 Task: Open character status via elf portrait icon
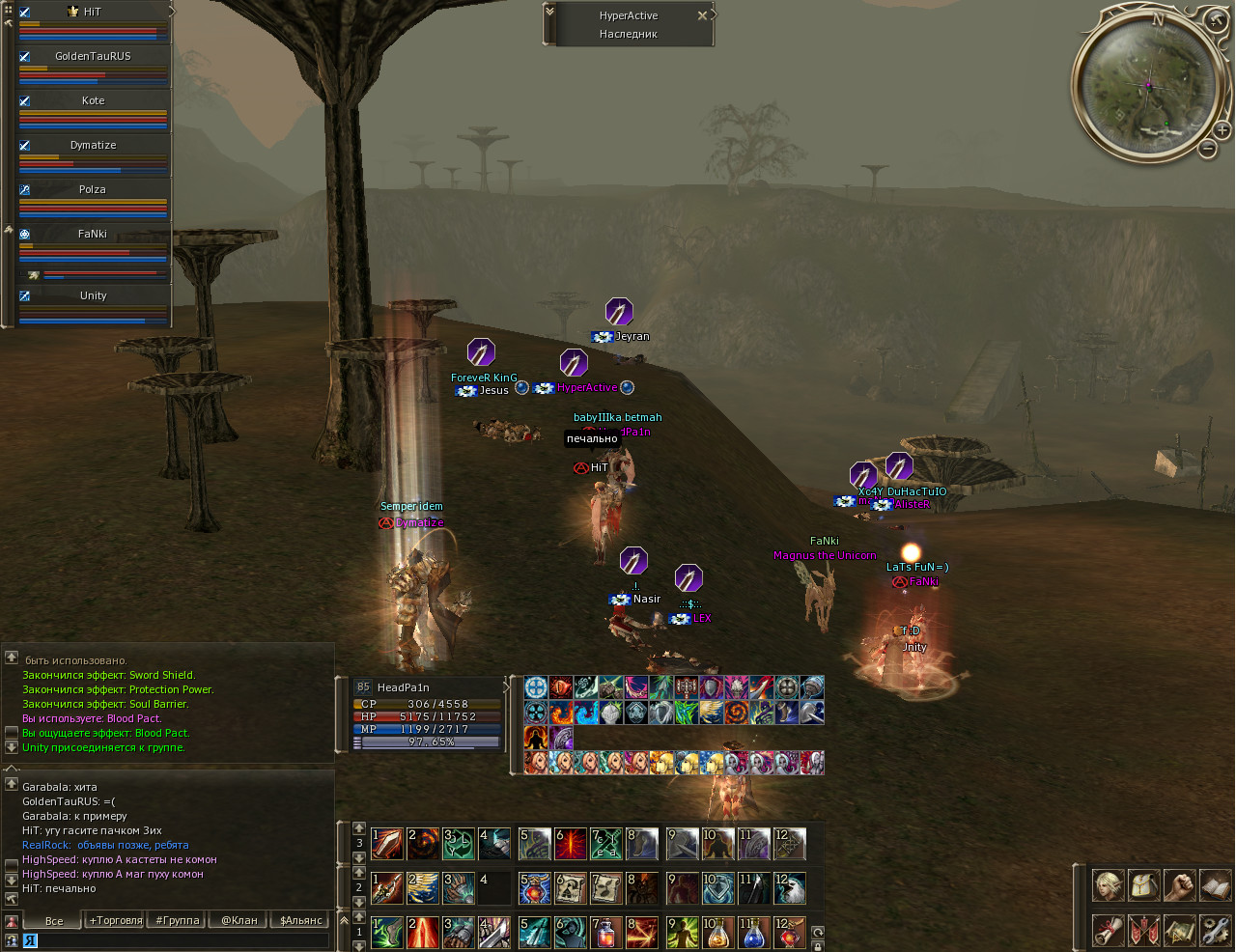pos(1109,885)
